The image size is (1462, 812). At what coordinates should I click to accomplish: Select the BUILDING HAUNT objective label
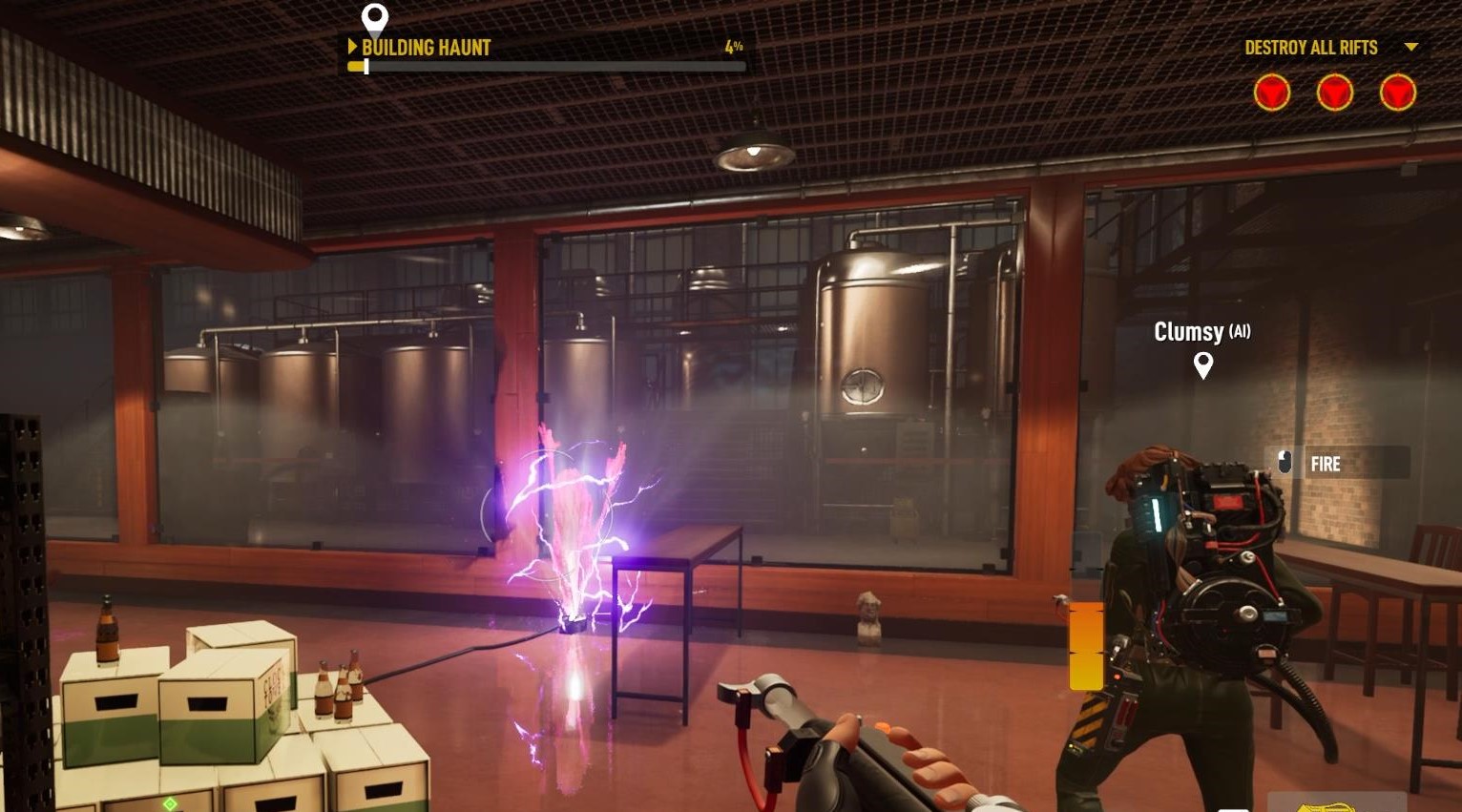click(426, 47)
